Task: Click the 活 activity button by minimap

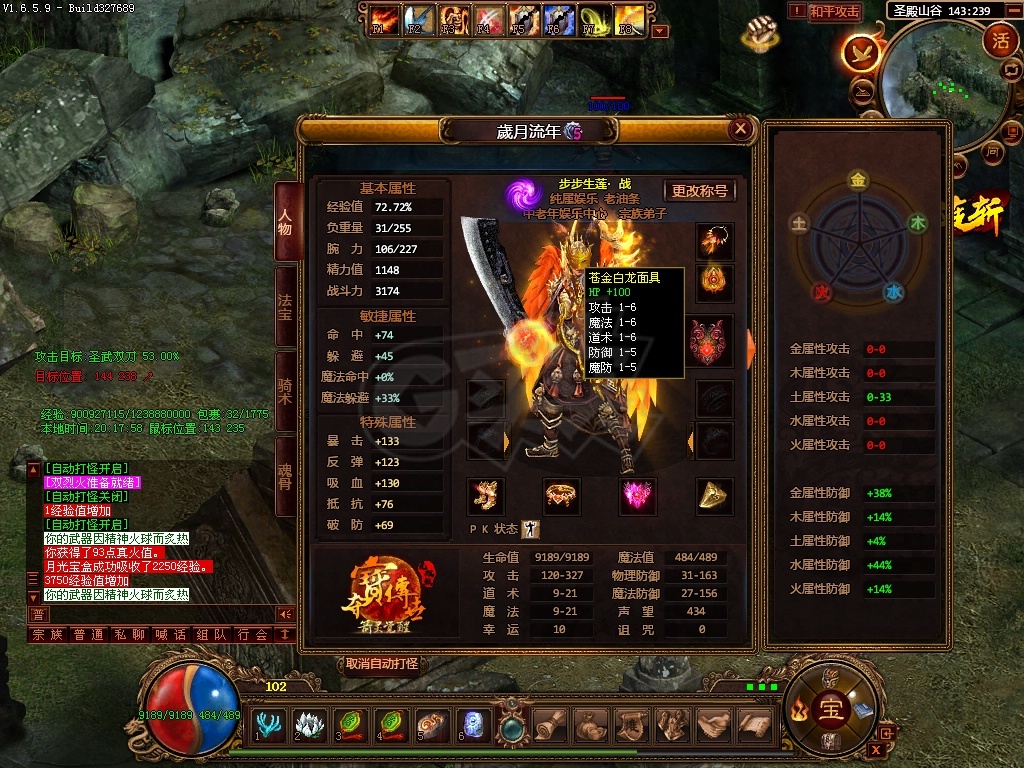Action: click(x=1000, y=40)
